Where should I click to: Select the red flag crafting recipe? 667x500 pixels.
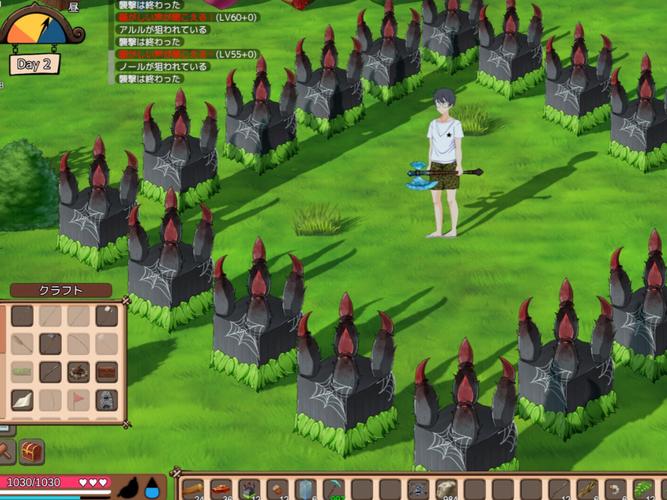pyautogui.click(x=77, y=400)
